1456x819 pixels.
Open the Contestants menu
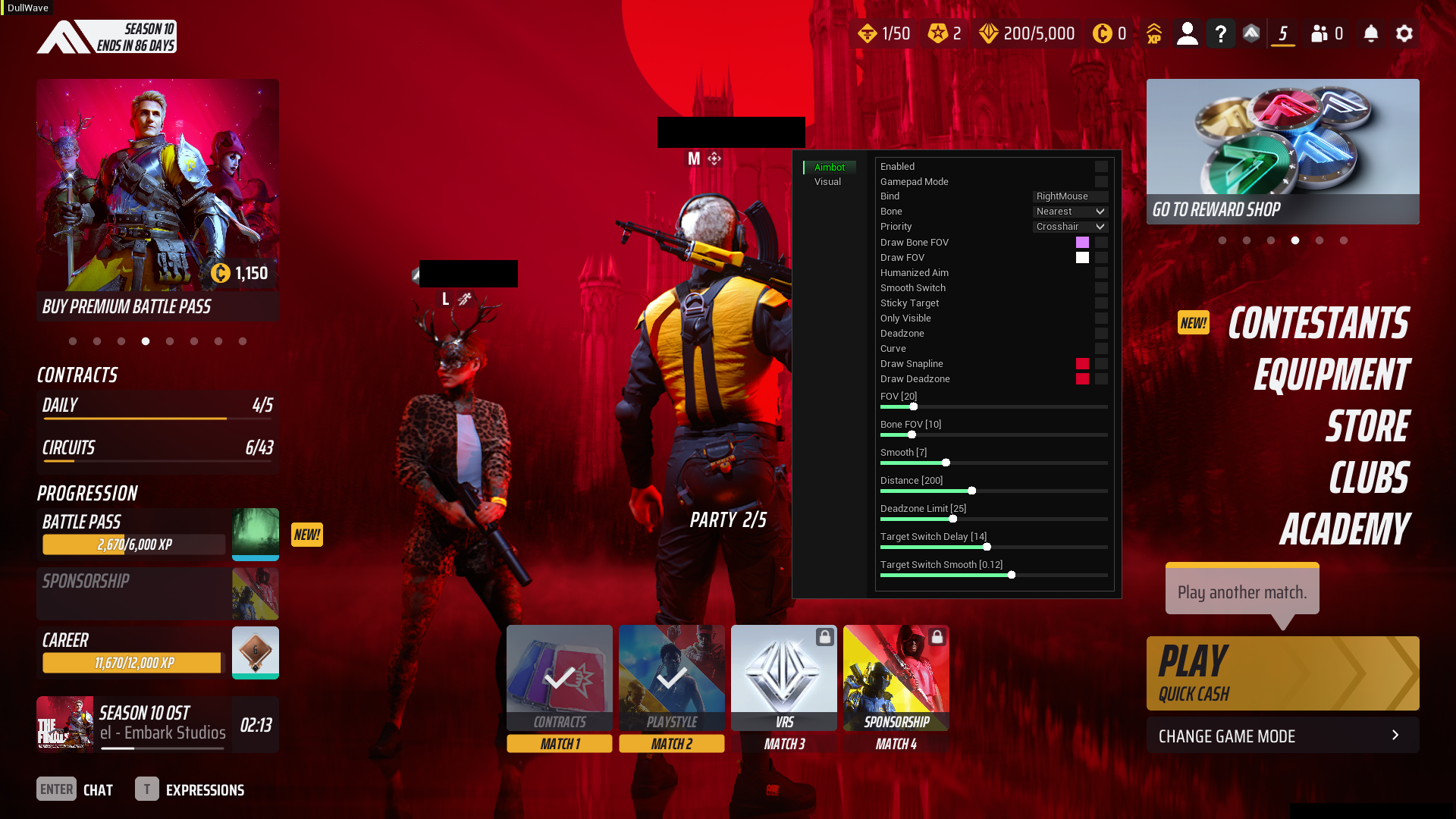click(1318, 324)
